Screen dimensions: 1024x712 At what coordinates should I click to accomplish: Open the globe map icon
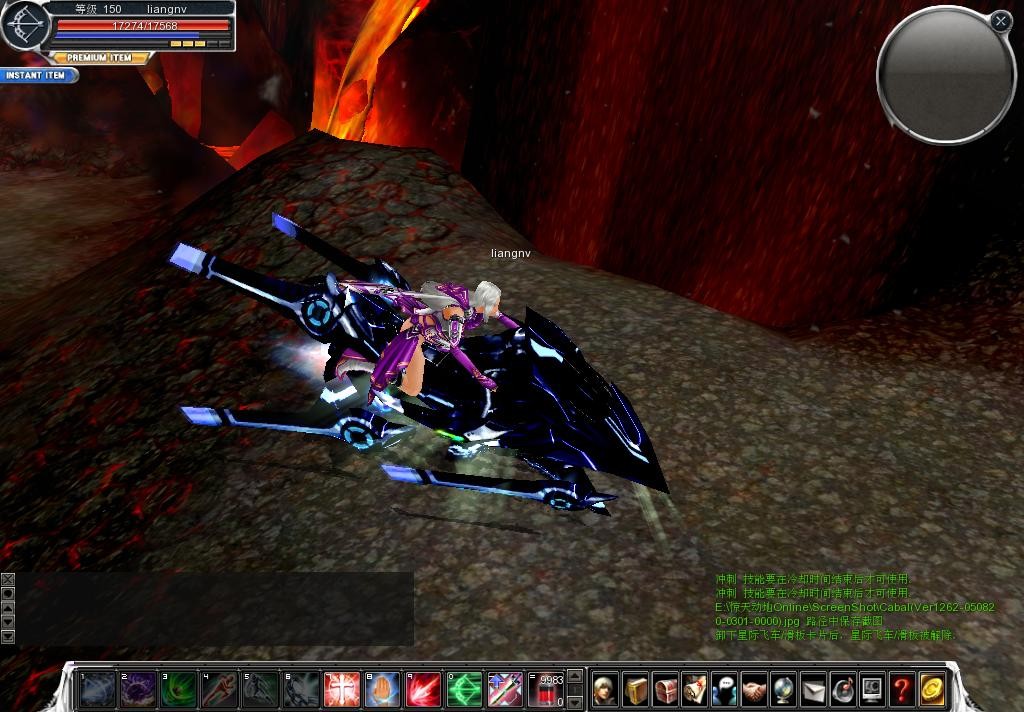click(x=784, y=689)
